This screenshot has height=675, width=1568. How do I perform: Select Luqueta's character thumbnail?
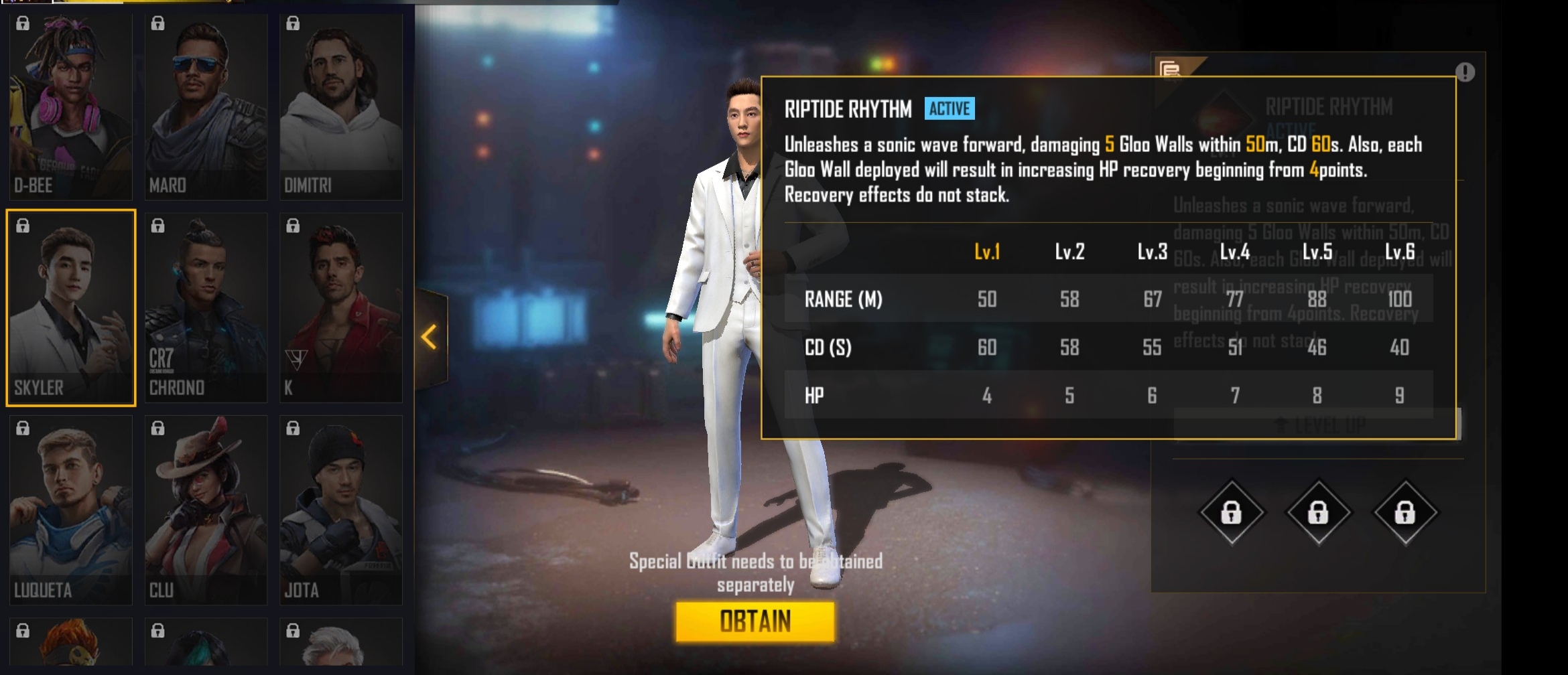coord(71,510)
